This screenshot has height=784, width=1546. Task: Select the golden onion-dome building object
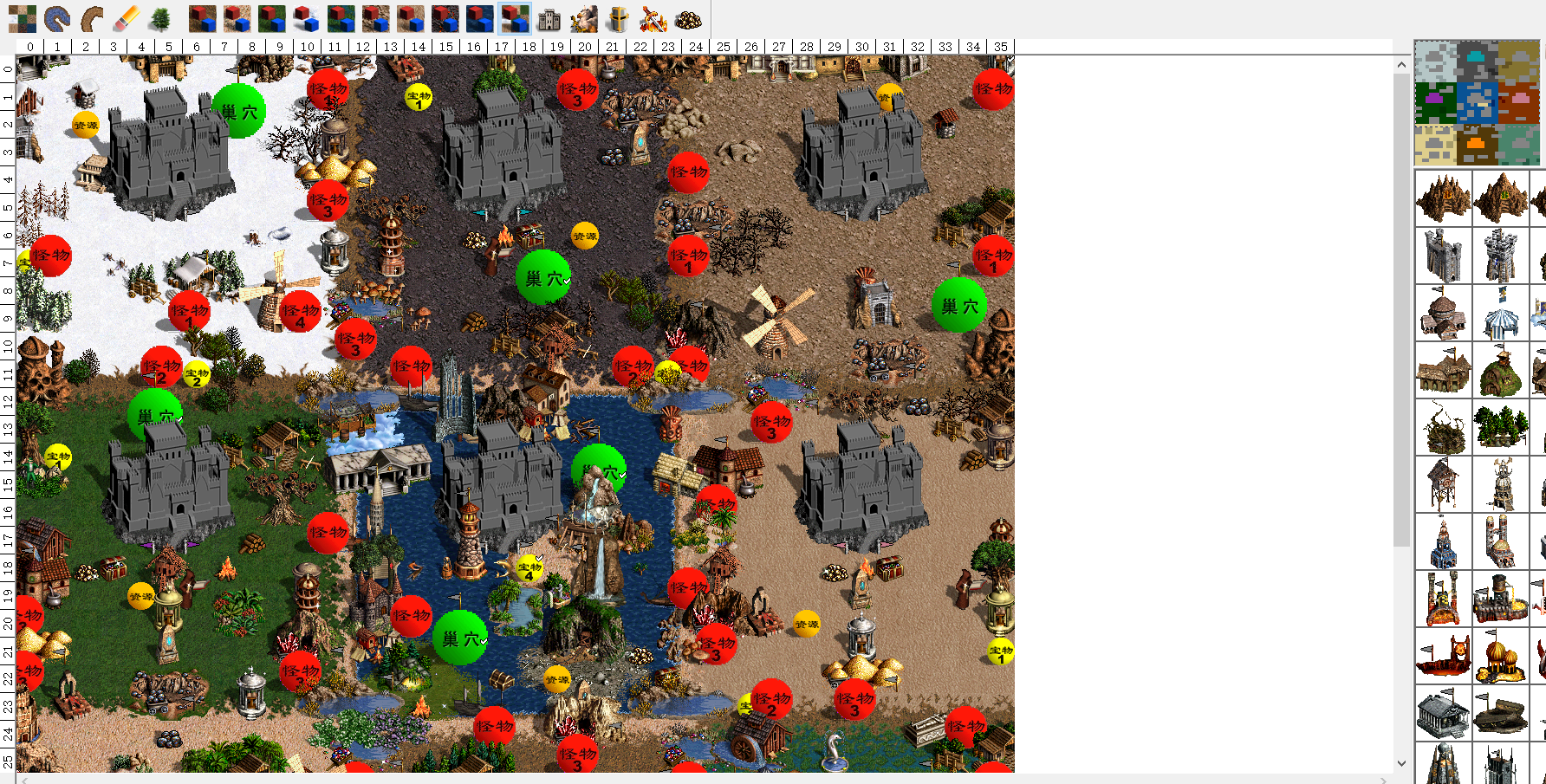(1501, 656)
